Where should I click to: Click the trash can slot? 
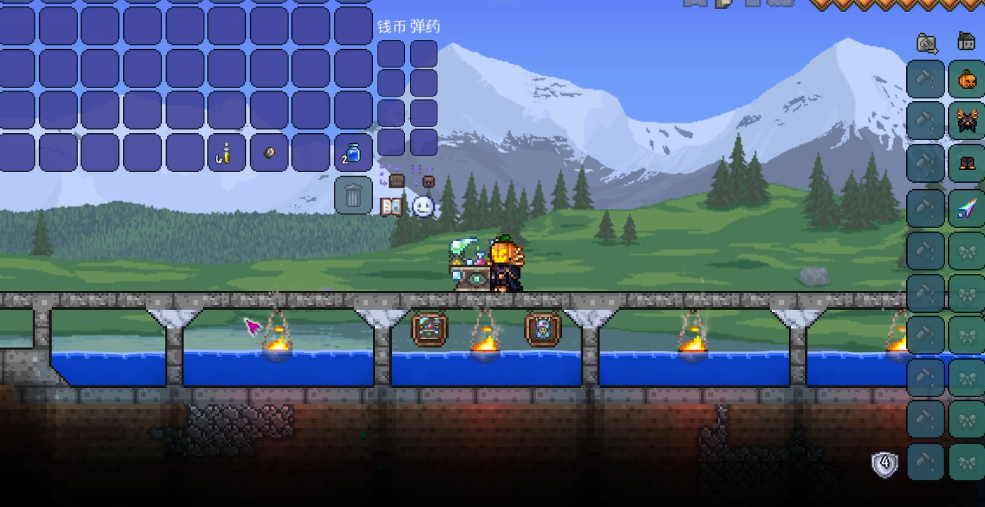point(353,194)
